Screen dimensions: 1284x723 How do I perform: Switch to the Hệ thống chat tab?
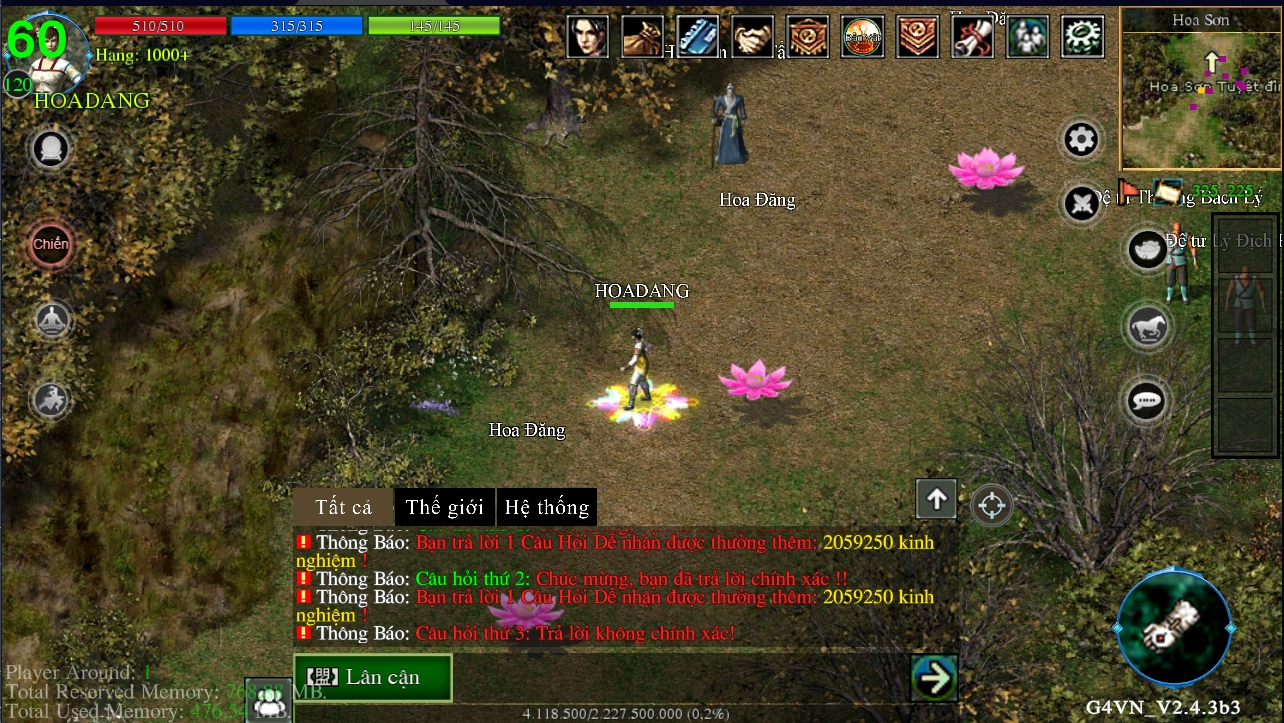coord(547,507)
